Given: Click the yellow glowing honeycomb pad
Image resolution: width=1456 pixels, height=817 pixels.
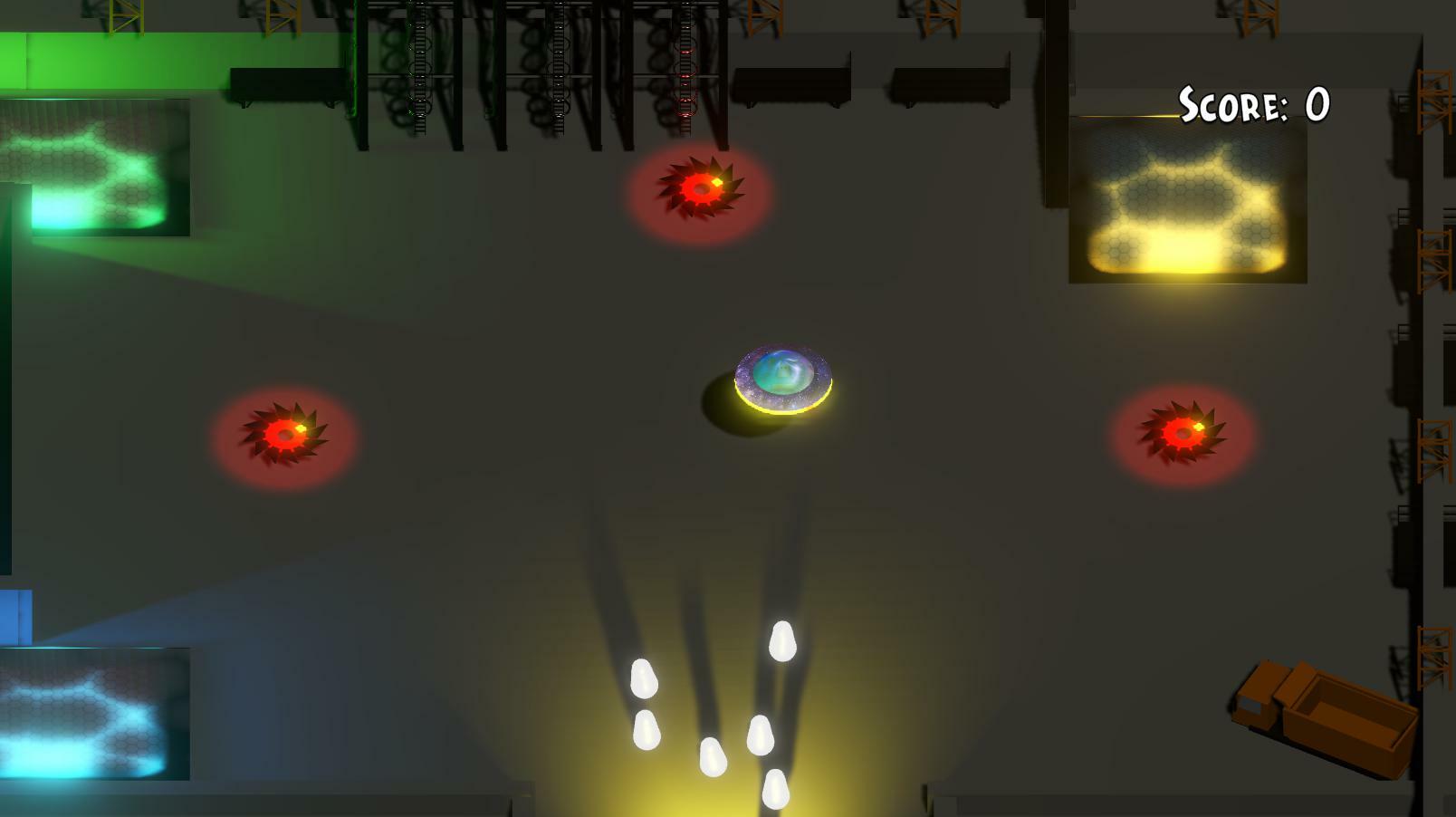Looking at the screenshot, I should coord(1186,199).
